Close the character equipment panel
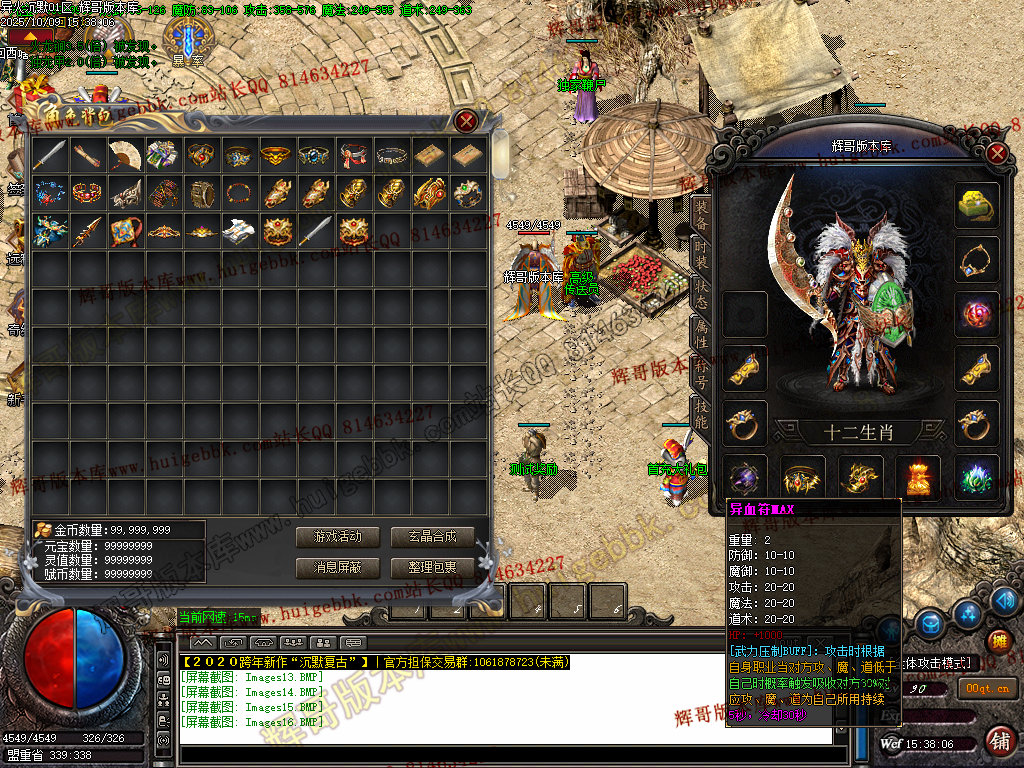Screen dimensions: 1024x768 coord(996,153)
